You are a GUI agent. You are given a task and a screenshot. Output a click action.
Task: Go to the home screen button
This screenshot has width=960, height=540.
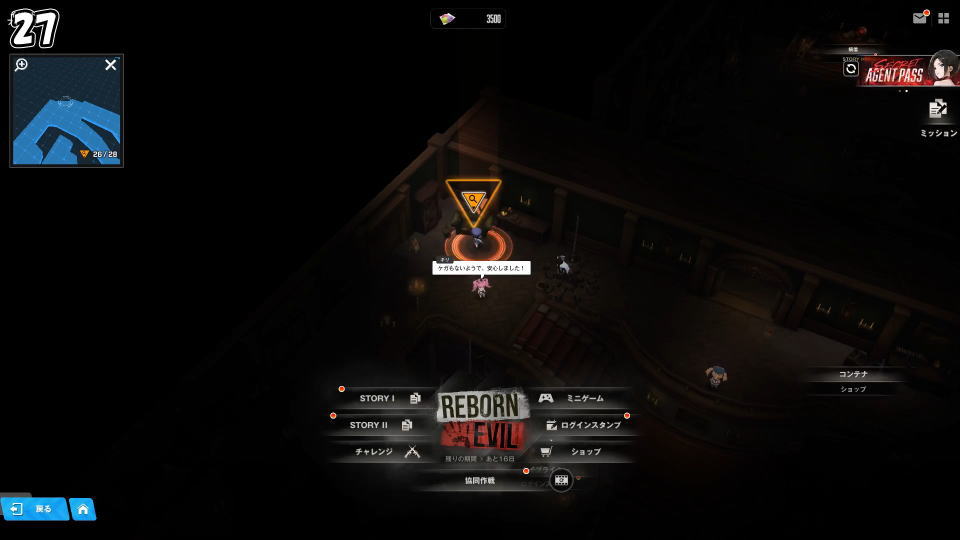click(83, 509)
